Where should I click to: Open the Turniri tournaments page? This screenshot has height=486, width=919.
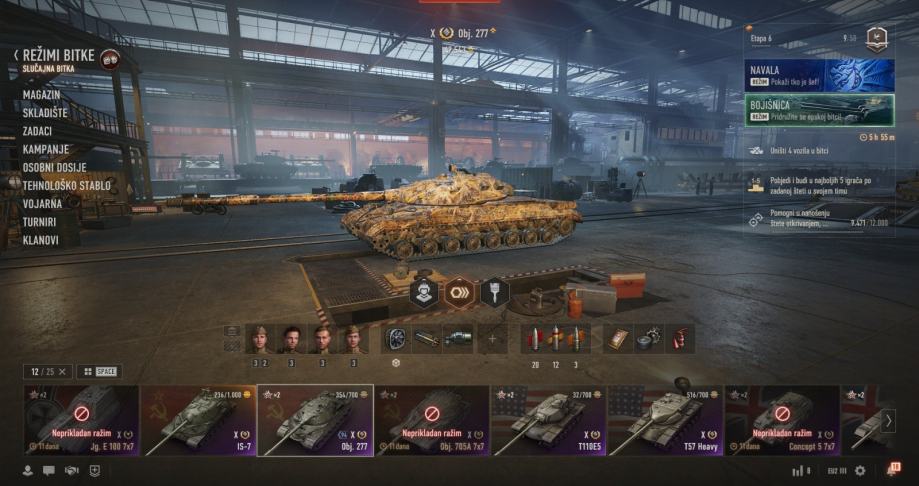point(39,221)
